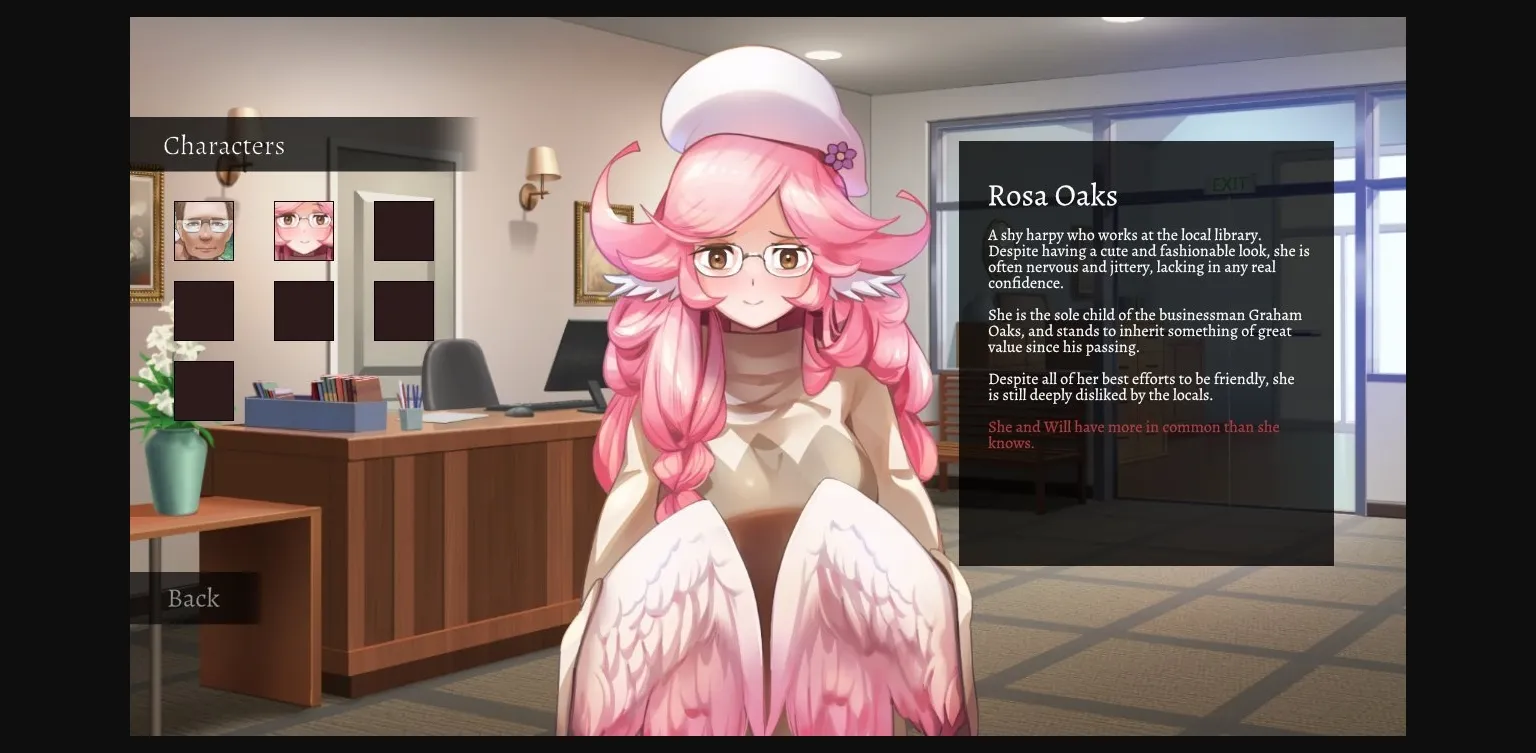
Task: Click the paragraph about locals disliking her
Action: (1141, 387)
